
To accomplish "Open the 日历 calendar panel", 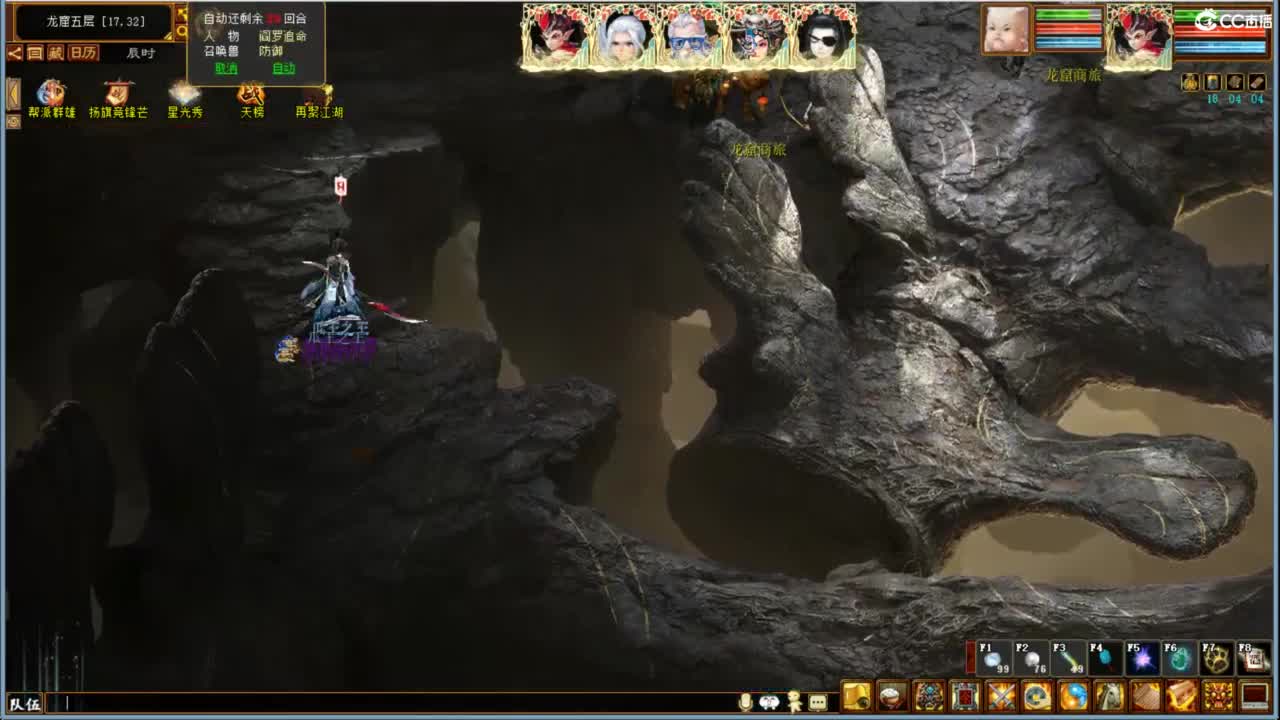I will (x=84, y=51).
